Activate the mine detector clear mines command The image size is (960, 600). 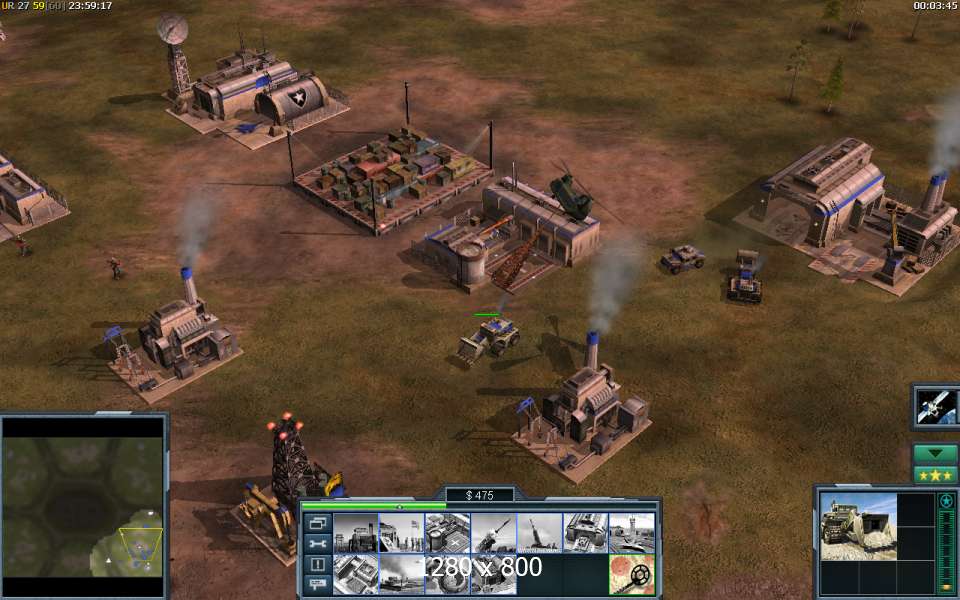pos(631,575)
